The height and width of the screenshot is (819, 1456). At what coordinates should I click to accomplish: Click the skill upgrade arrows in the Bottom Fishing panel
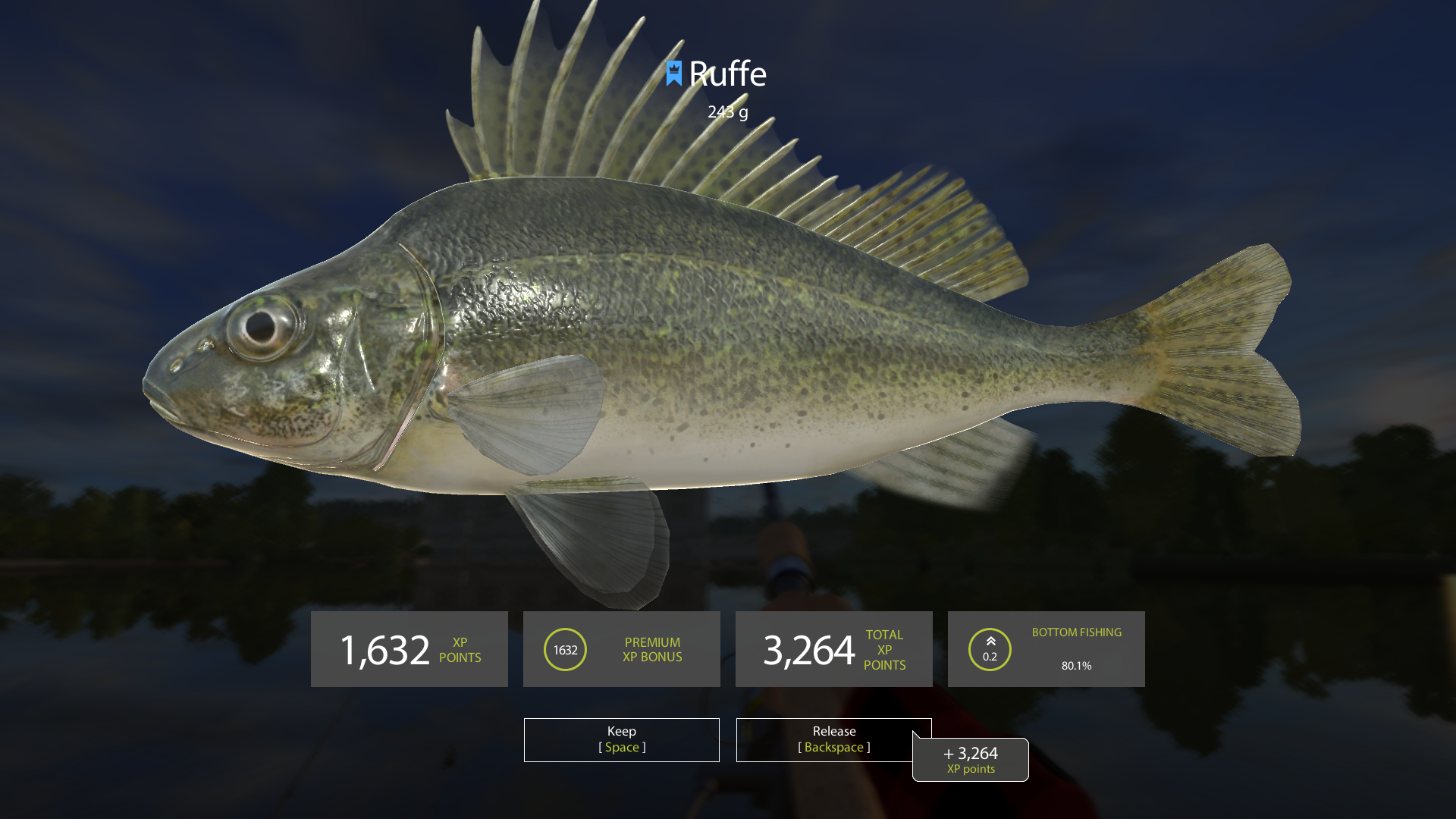point(990,641)
